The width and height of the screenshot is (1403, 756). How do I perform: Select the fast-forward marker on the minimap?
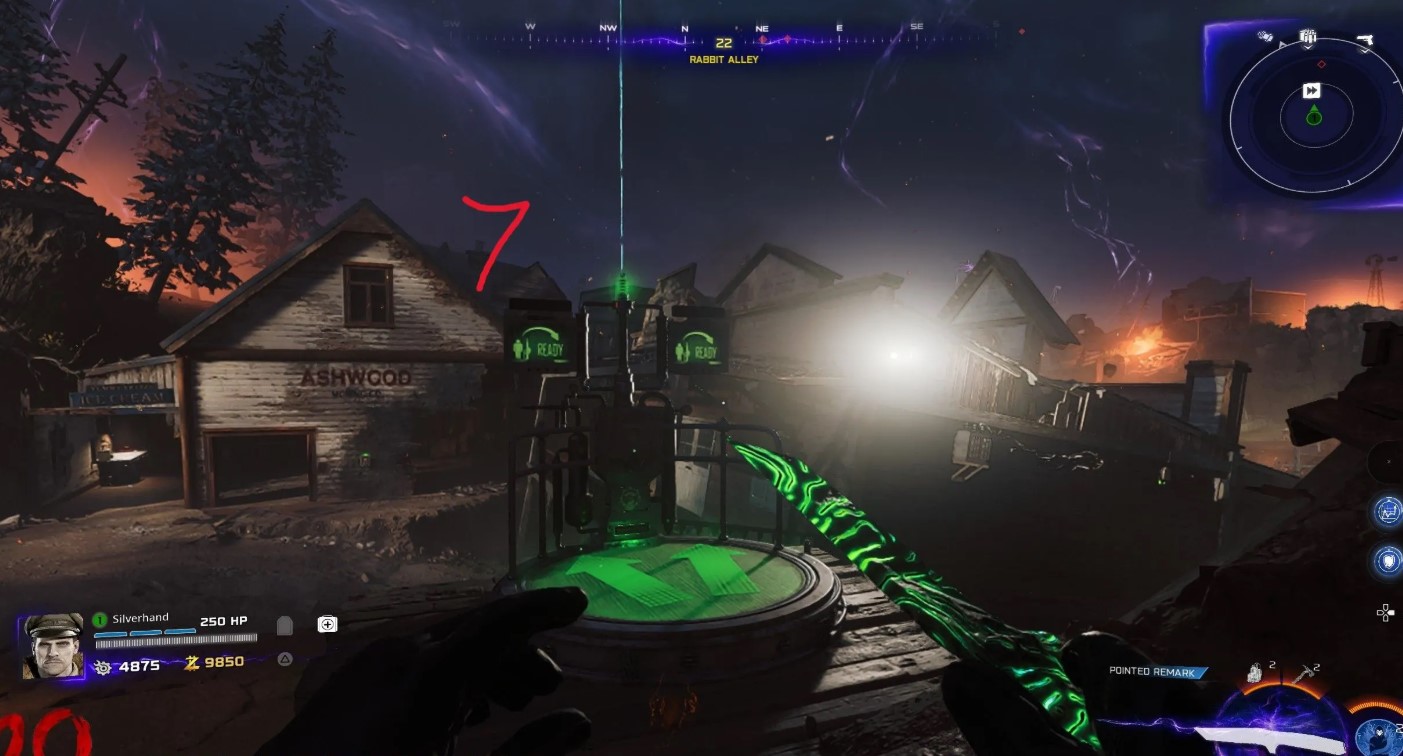(x=1311, y=91)
